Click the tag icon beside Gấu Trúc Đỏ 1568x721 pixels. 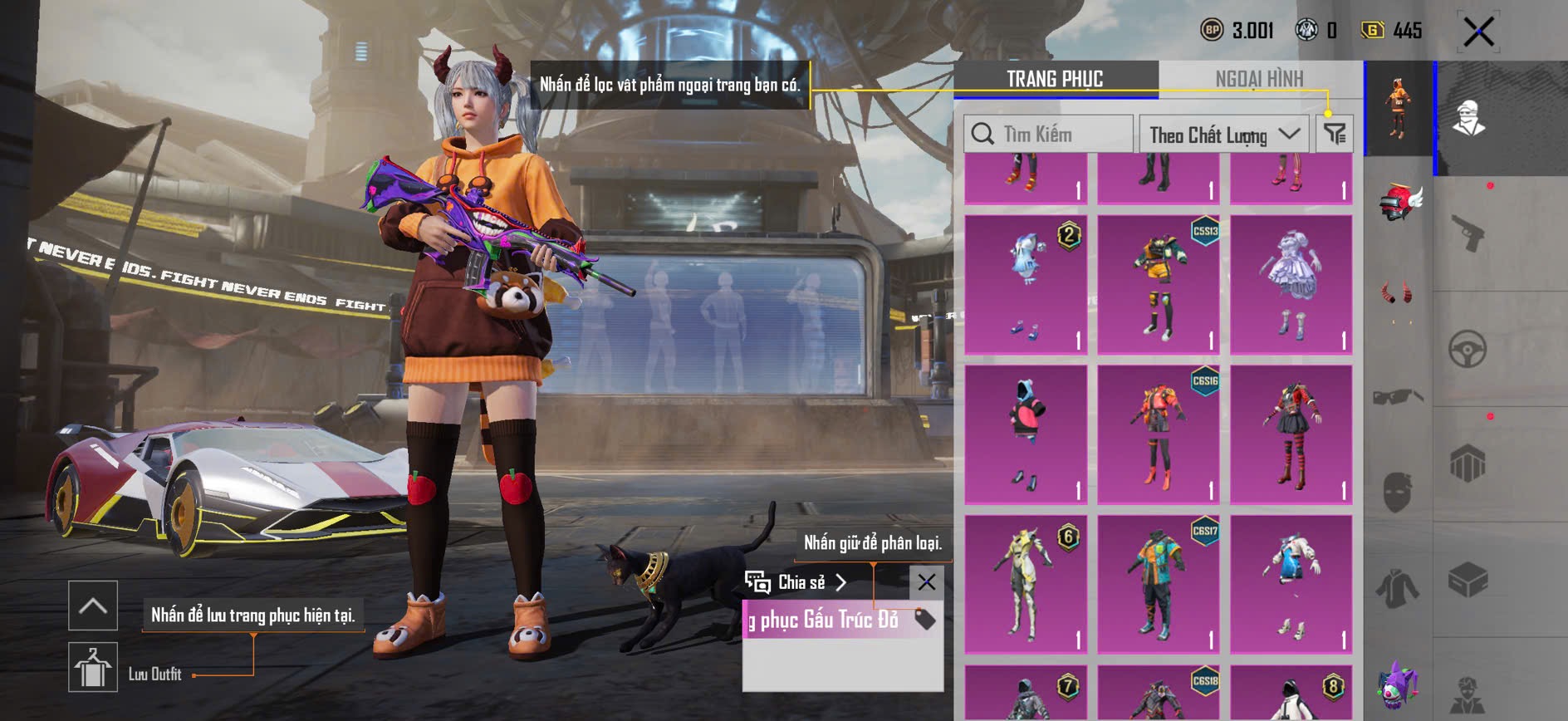click(924, 619)
